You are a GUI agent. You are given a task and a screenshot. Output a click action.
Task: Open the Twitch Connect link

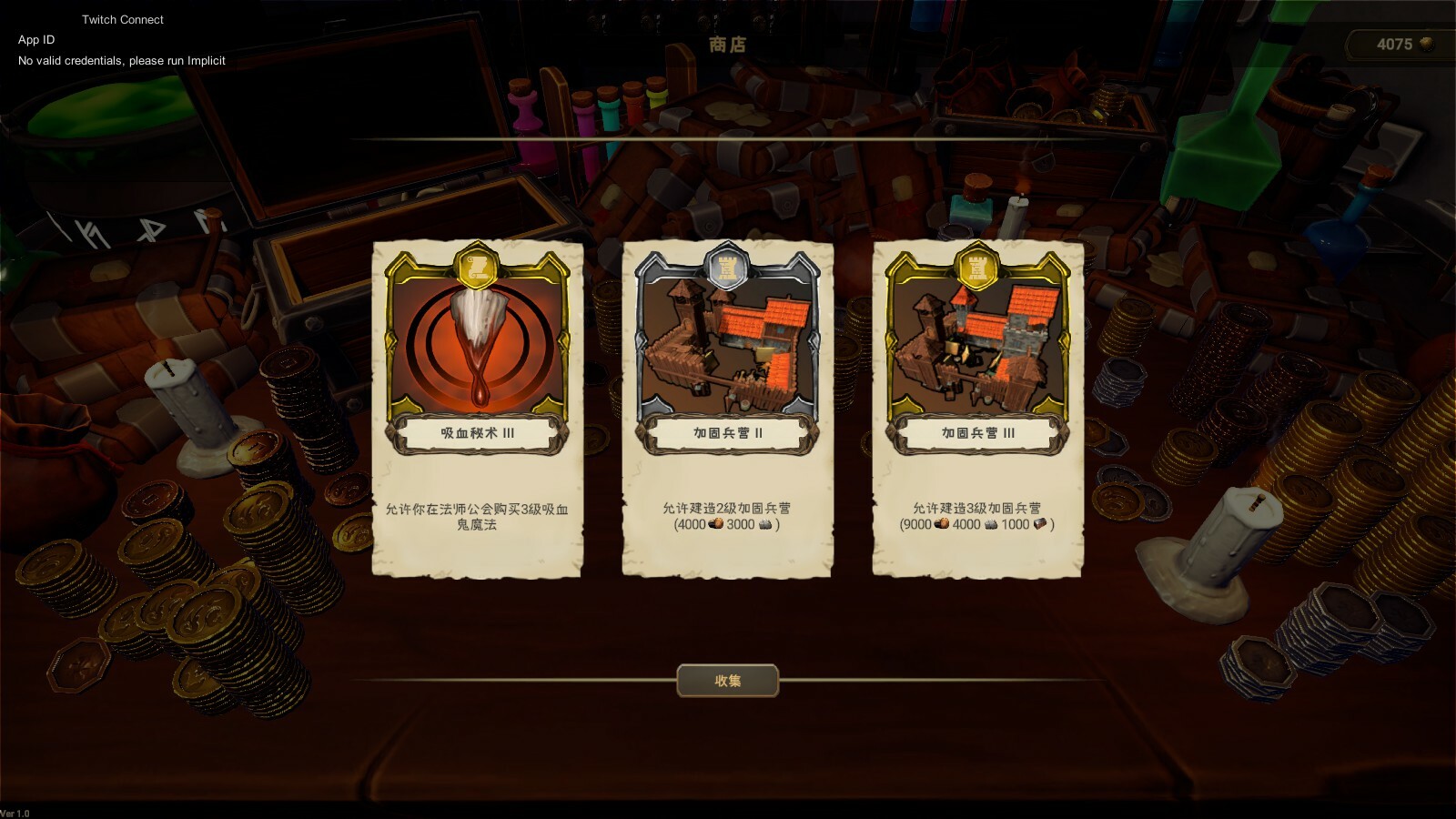122,19
